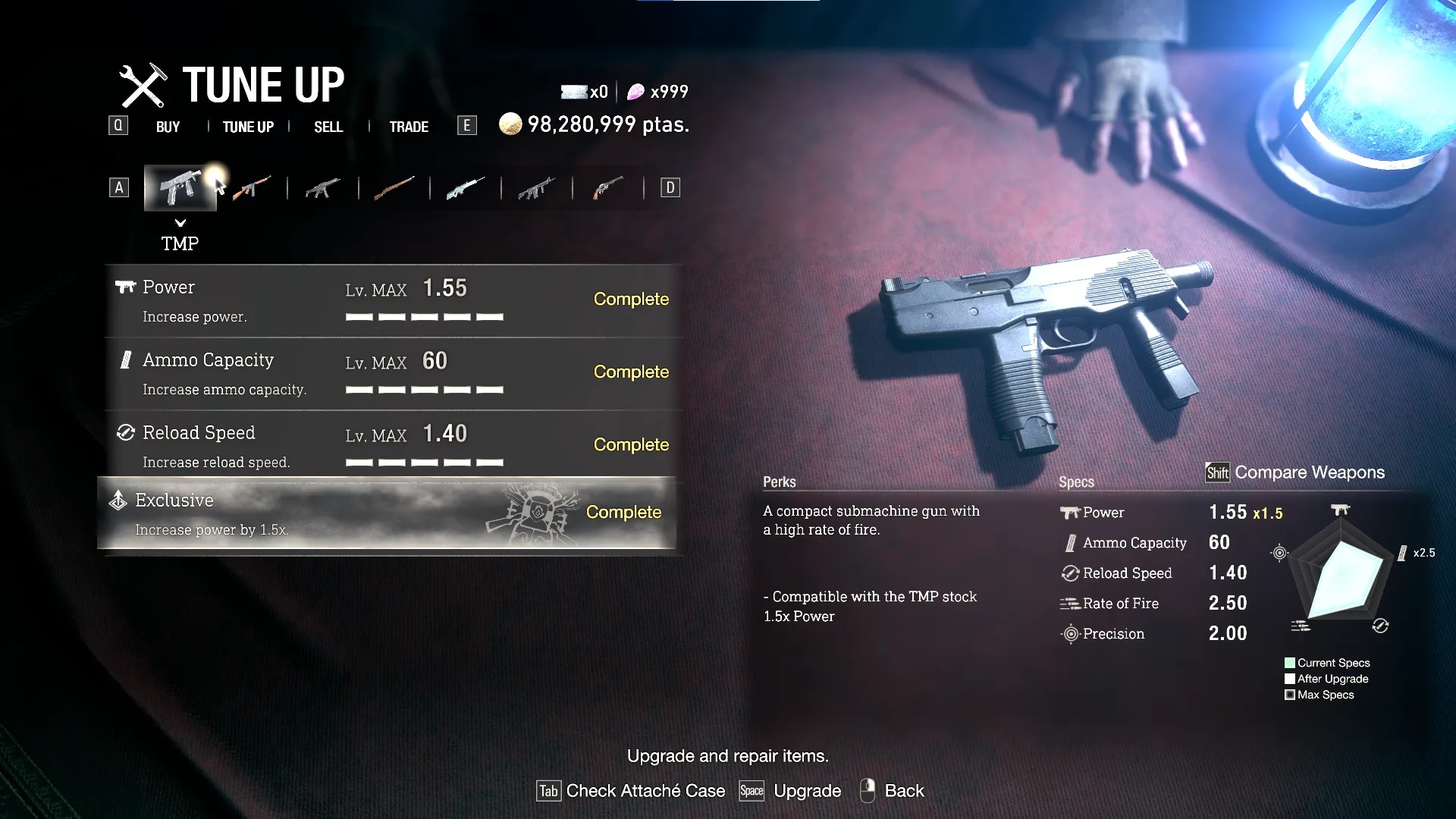Select the assault rifle icon in weapon row

pyautogui.click(x=322, y=187)
